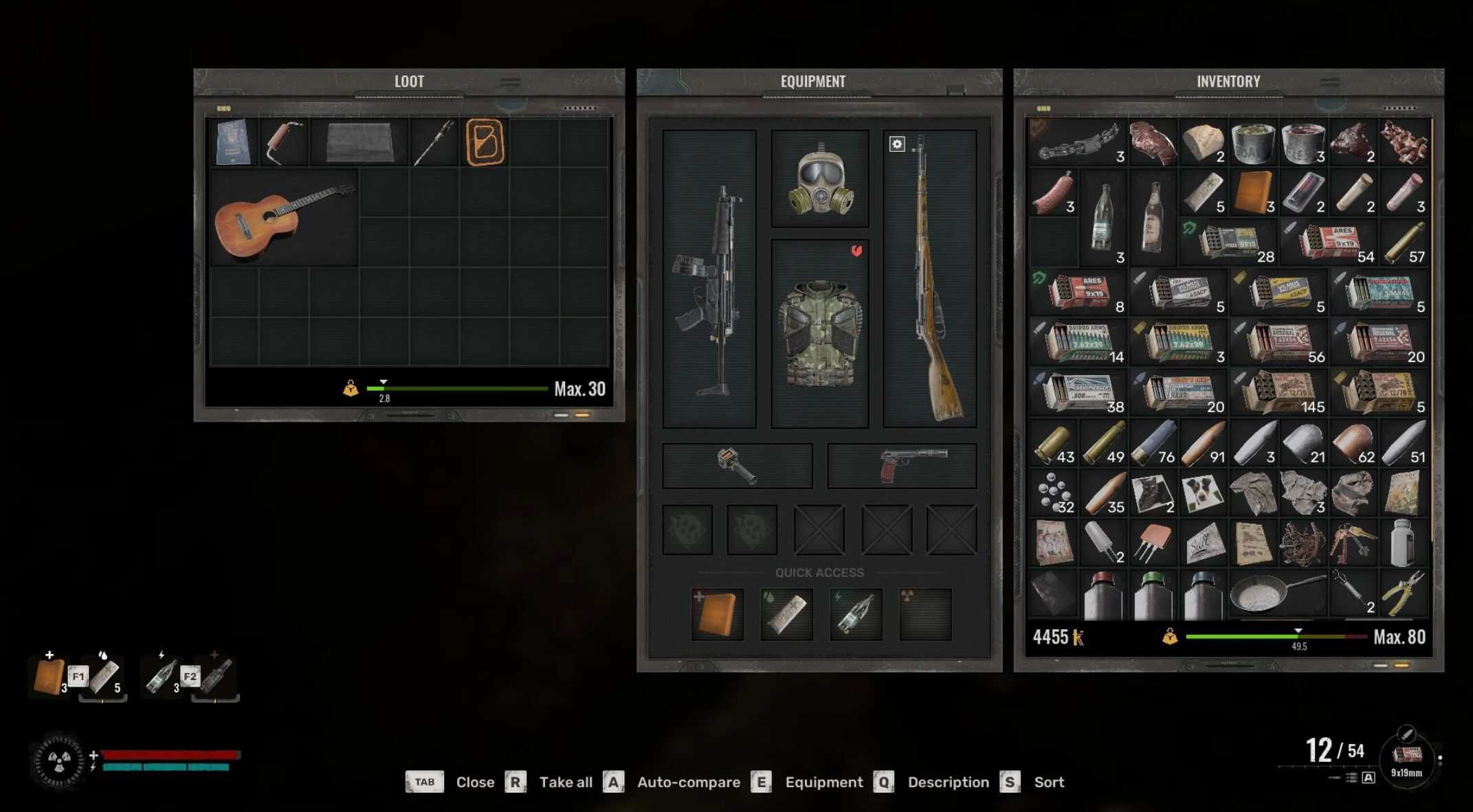
Task: Select the orange-outlined badge loot item
Action: (x=485, y=142)
